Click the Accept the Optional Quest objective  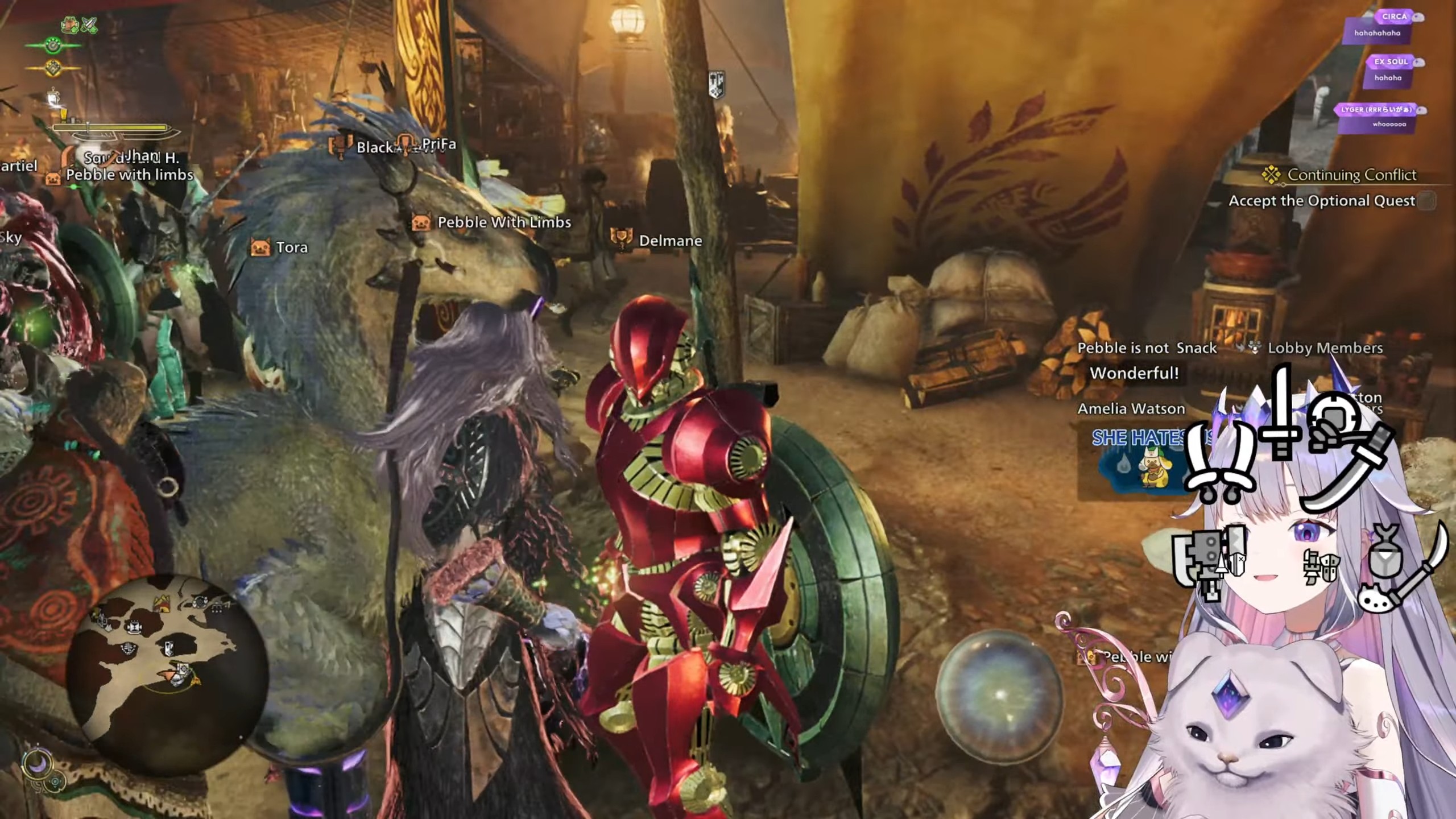coord(1321,201)
